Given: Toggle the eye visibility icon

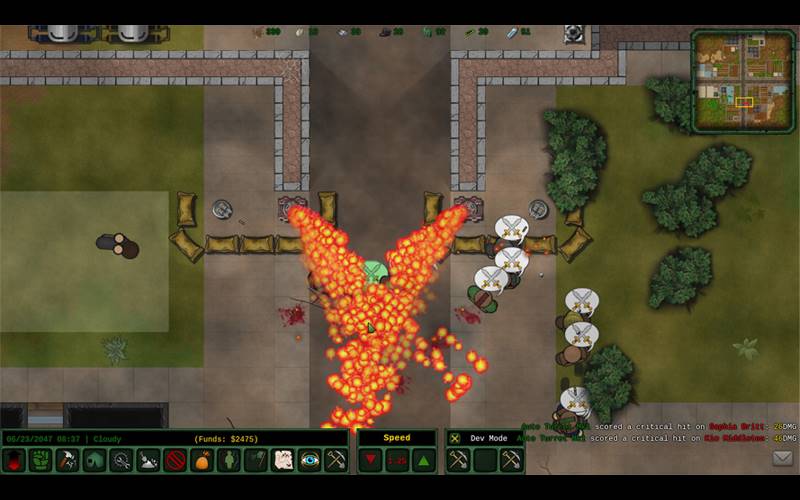Looking at the screenshot, I should (310, 461).
